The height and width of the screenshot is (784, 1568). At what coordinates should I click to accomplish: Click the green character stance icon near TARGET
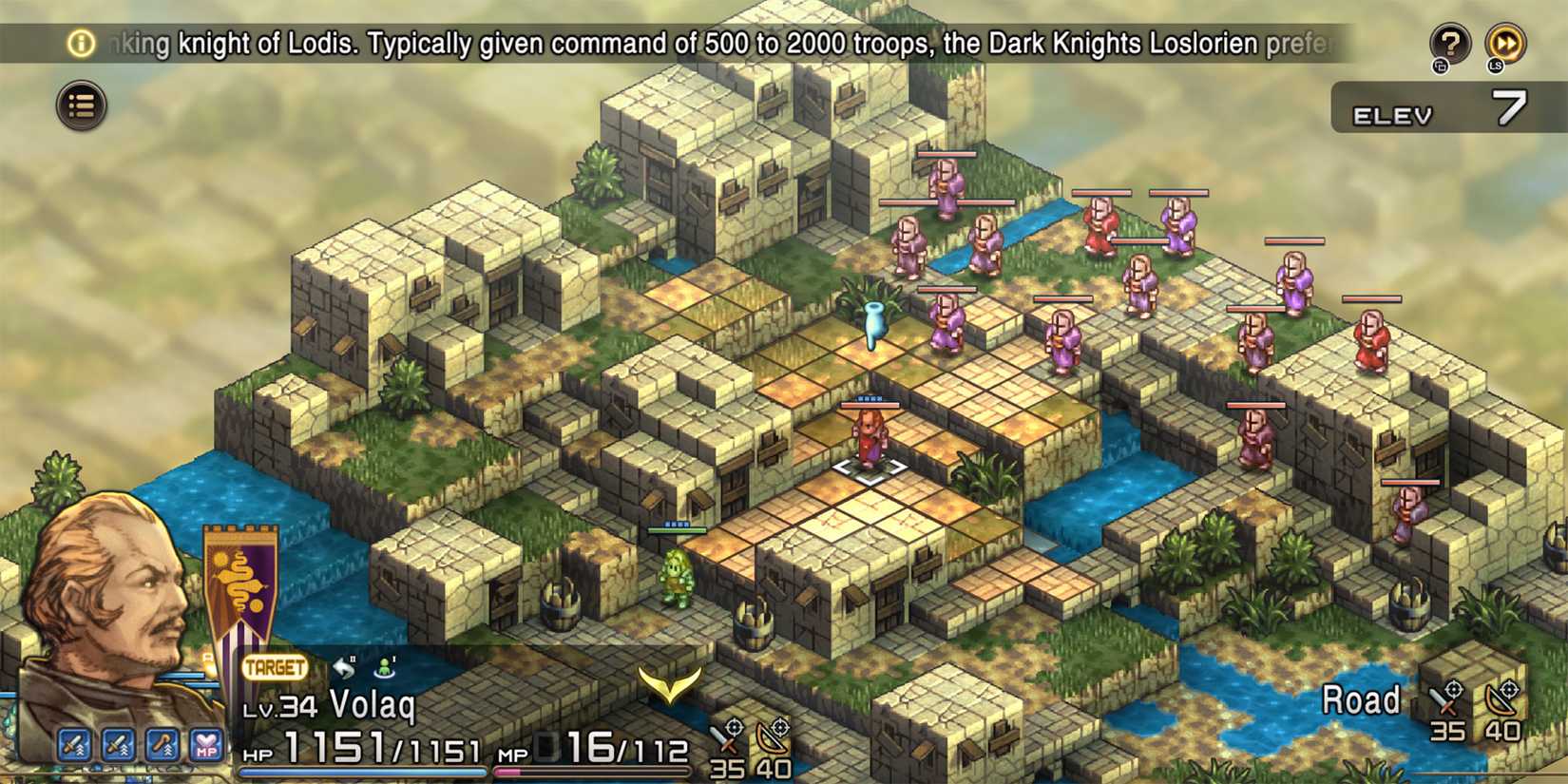pyautogui.click(x=383, y=666)
